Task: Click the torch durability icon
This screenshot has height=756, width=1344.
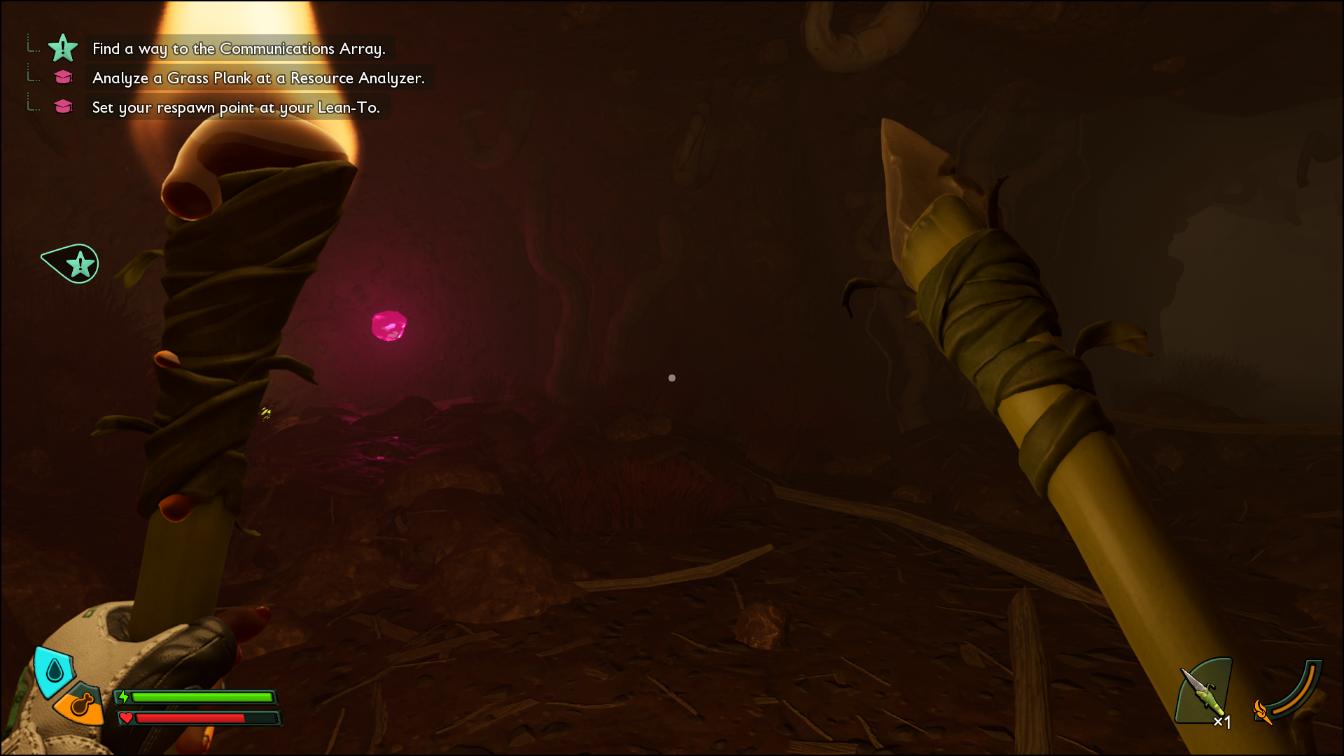Action: click(1288, 692)
